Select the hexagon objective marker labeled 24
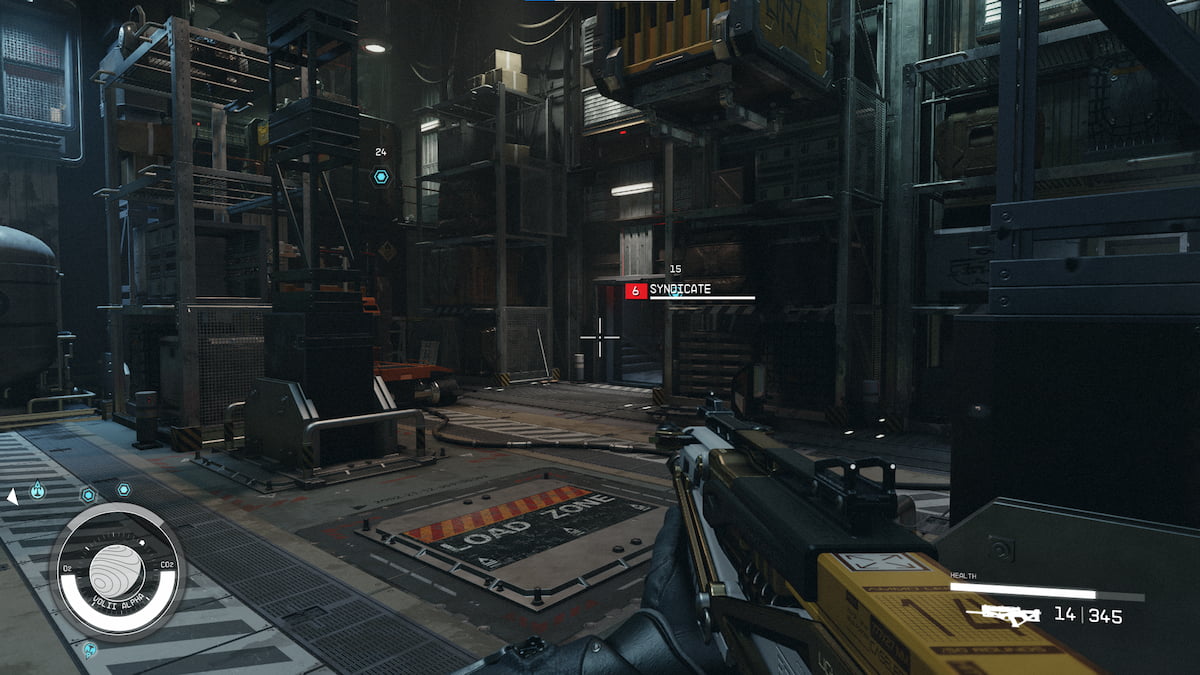The image size is (1200, 675). 381,177
